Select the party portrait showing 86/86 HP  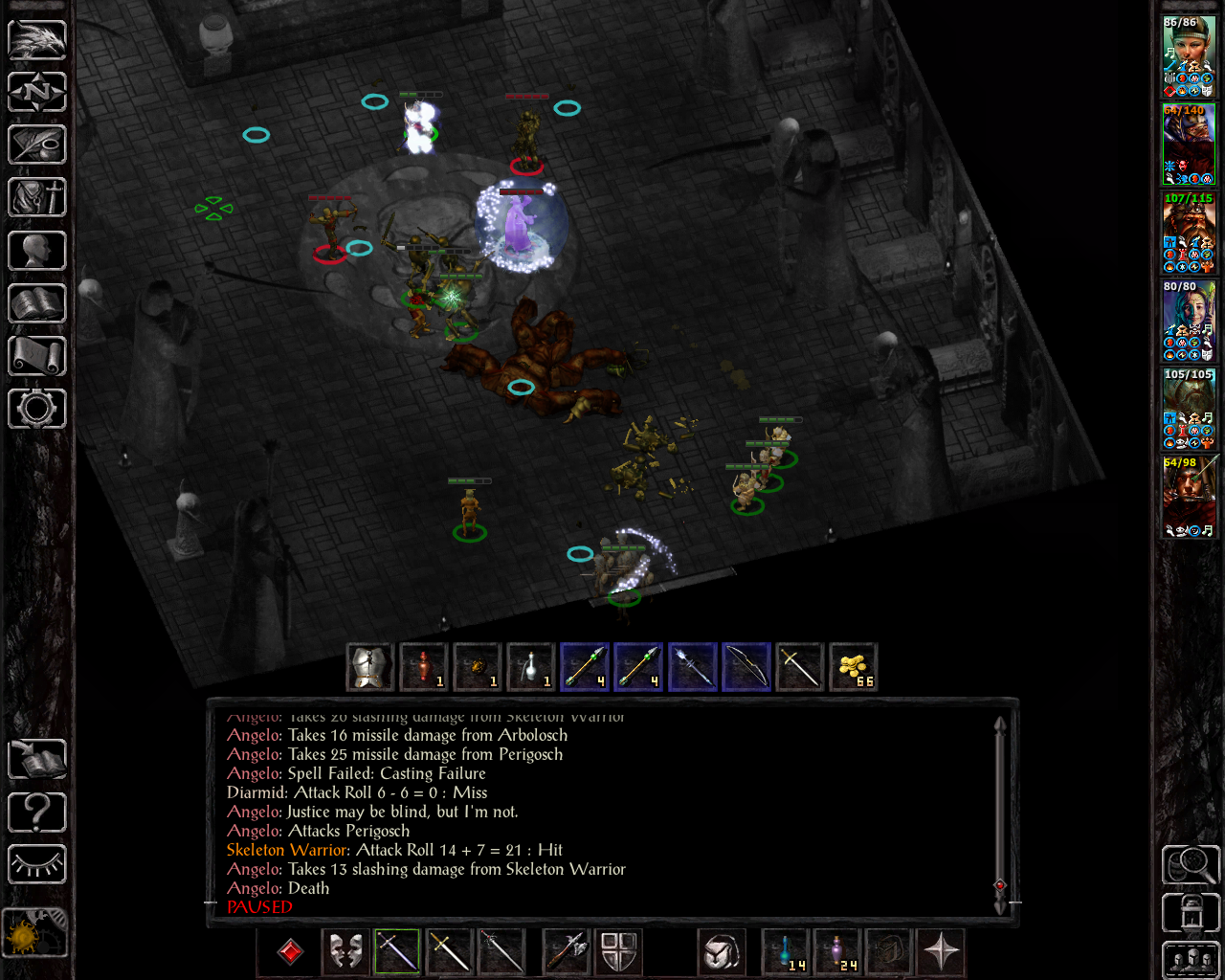click(1189, 56)
